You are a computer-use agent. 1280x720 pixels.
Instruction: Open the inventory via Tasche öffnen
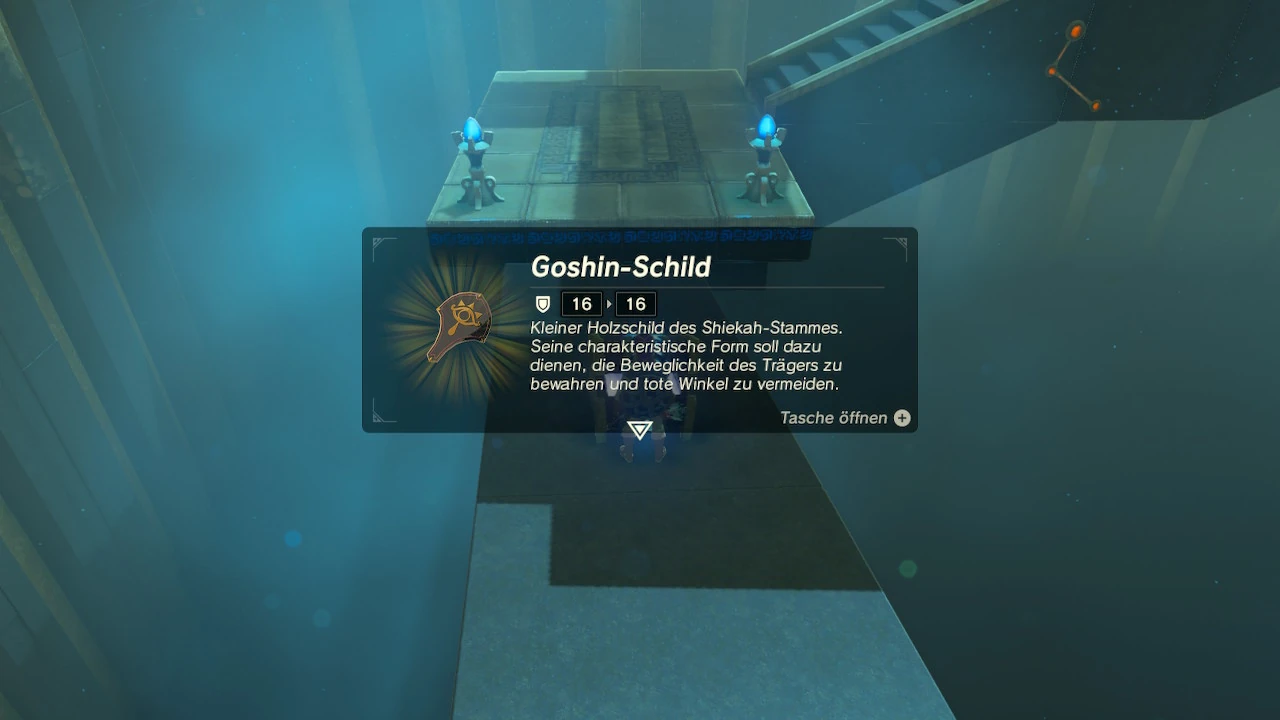point(832,418)
